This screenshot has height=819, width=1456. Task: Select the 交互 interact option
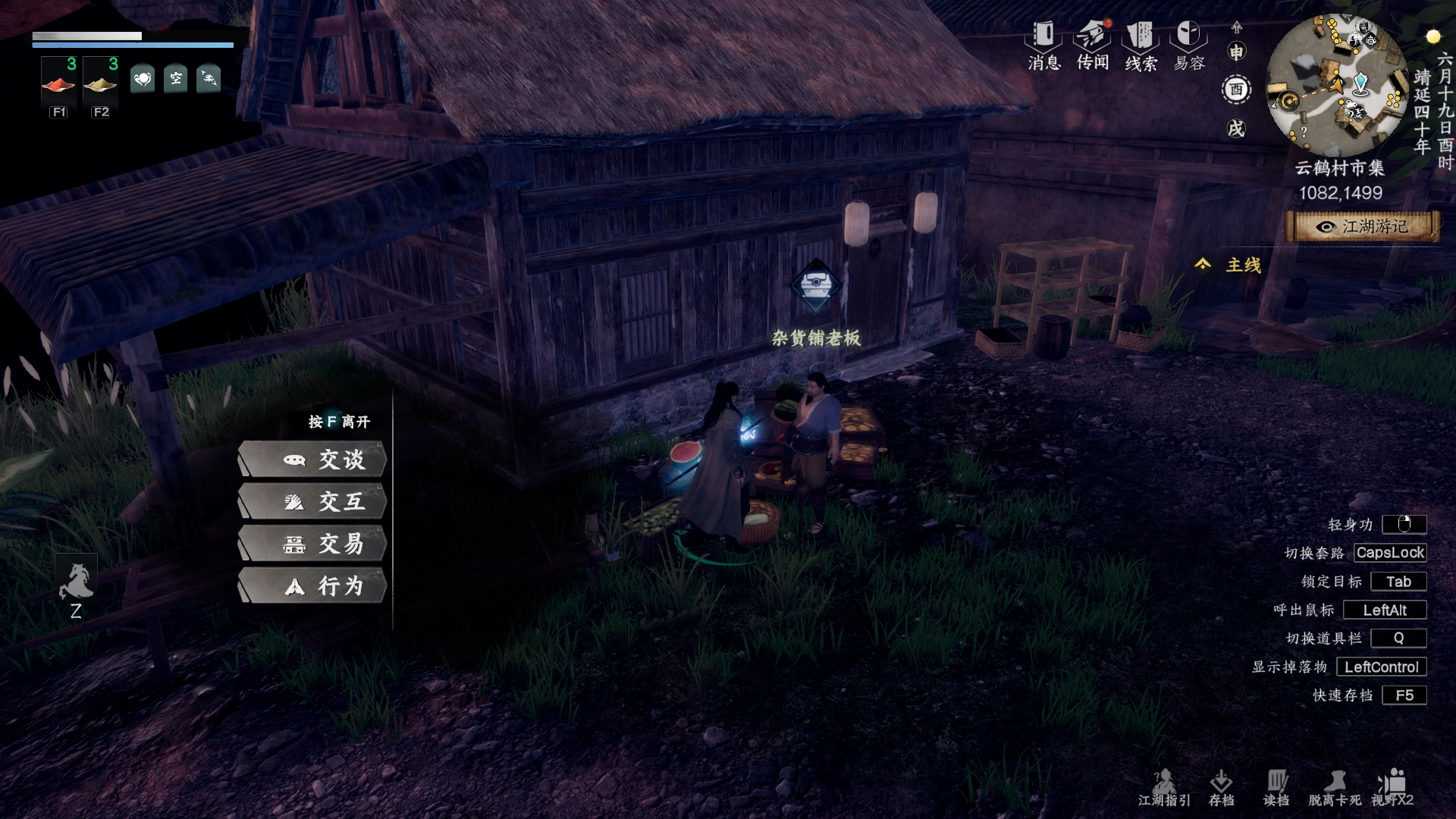click(312, 502)
